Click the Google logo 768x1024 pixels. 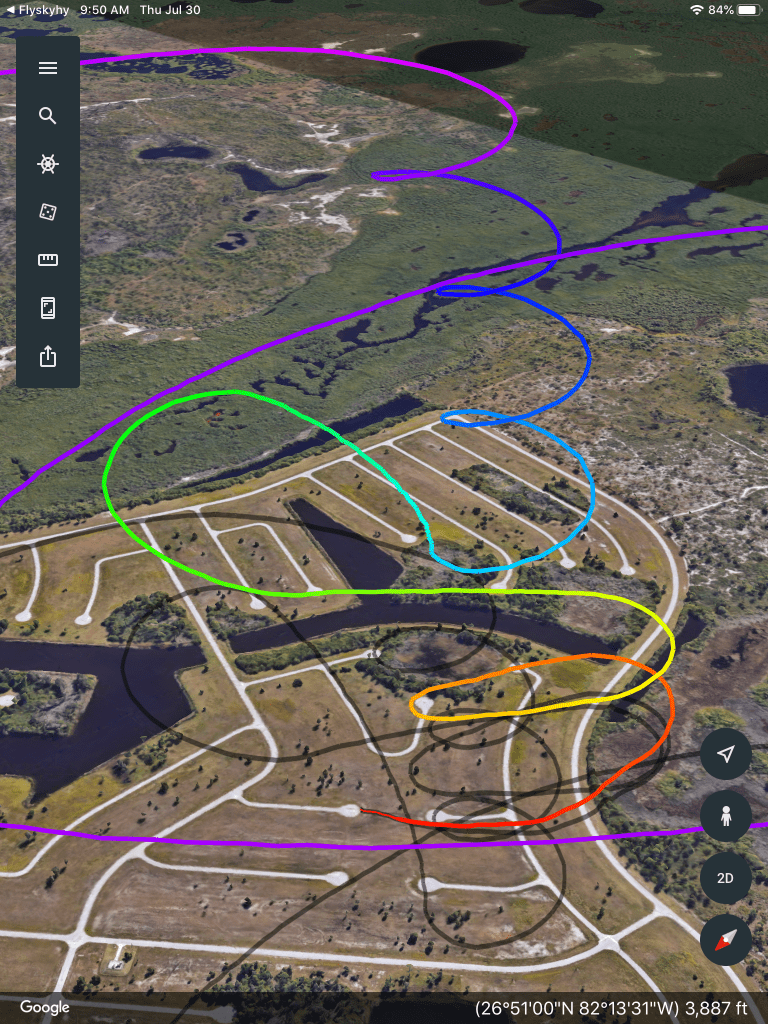point(45,1007)
